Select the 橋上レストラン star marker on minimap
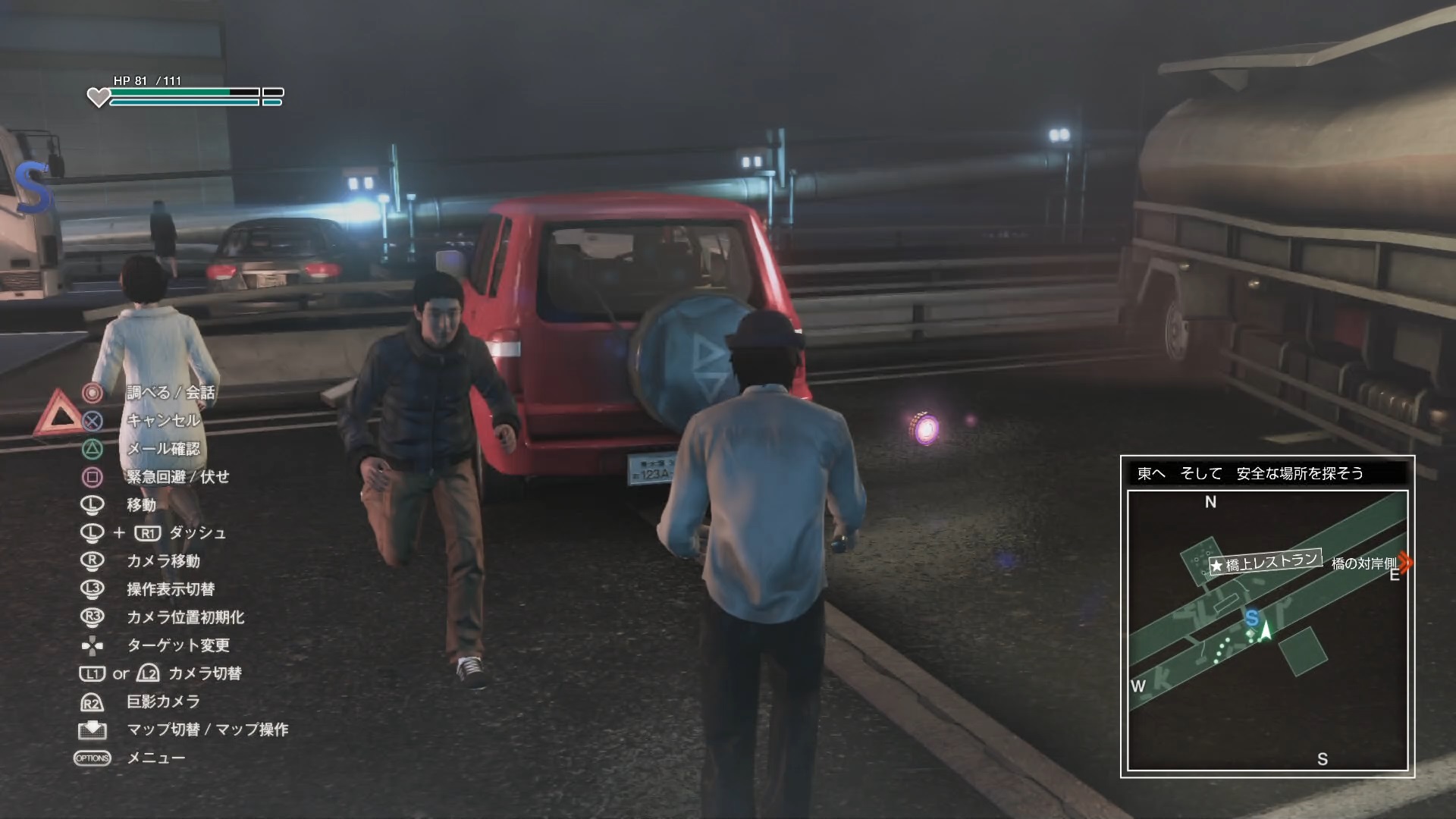The width and height of the screenshot is (1456, 819). [1218, 566]
